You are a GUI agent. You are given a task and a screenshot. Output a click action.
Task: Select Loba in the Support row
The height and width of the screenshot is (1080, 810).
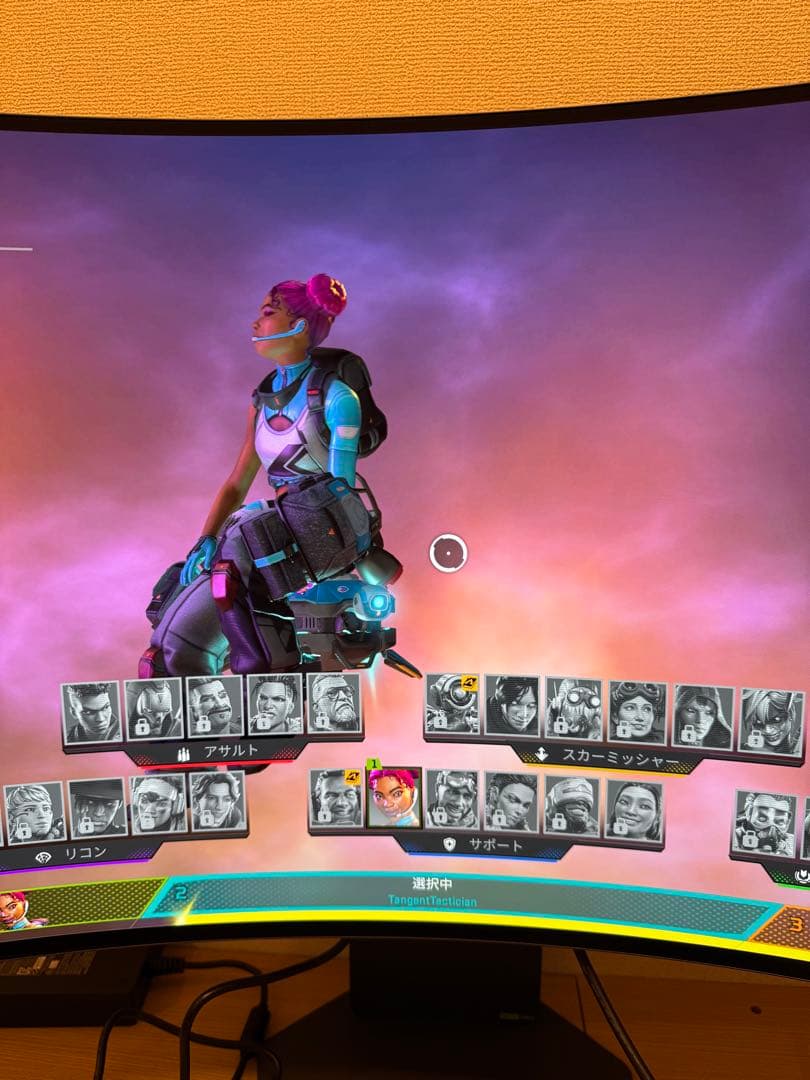tap(512, 801)
